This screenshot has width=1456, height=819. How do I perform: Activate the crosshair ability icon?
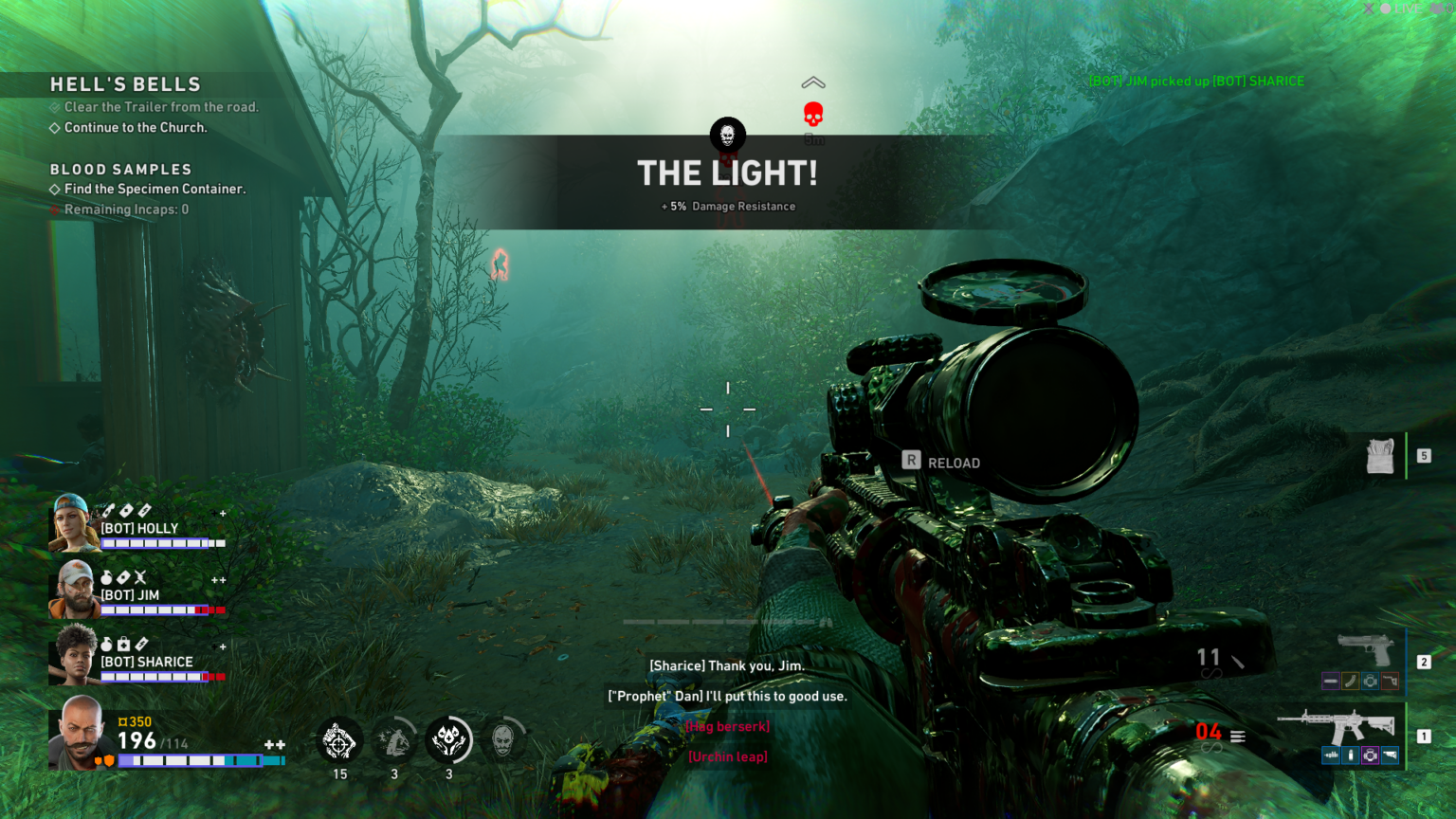[339, 741]
